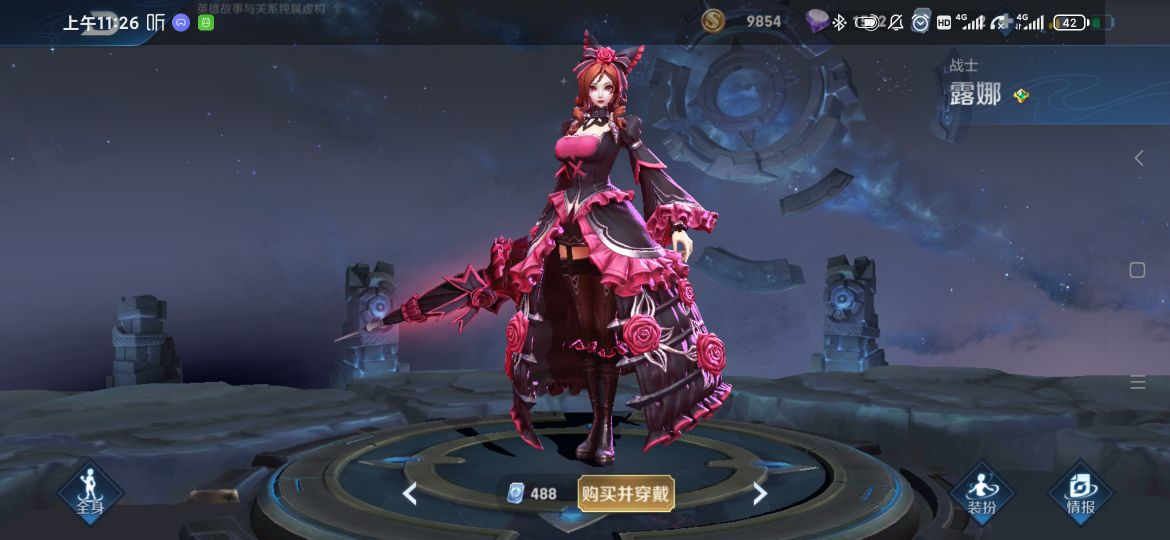The height and width of the screenshot is (540, 1170).
Task: Open the 全身 full body view
Action: [90, 493]
